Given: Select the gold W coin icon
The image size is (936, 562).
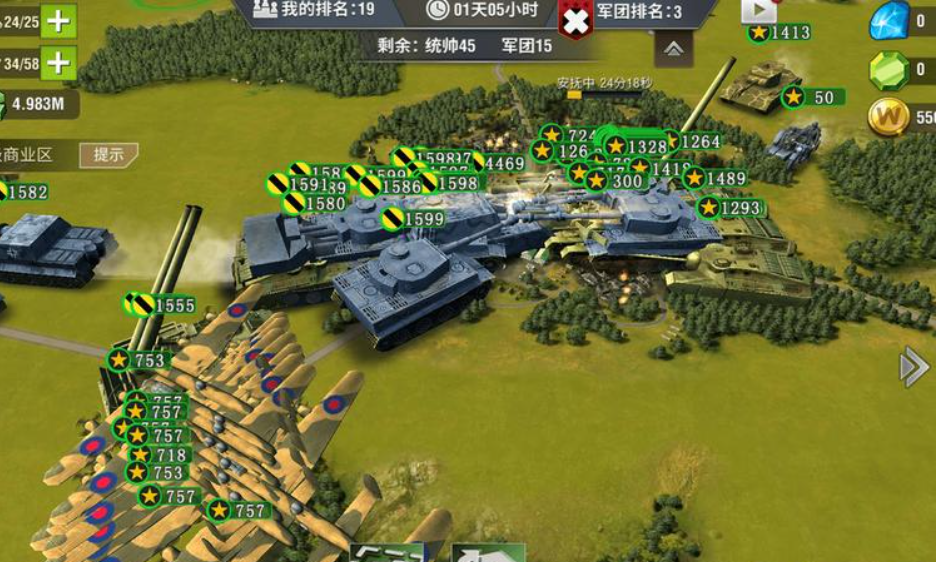Looking at the screenshot, I should coord(889,118).
